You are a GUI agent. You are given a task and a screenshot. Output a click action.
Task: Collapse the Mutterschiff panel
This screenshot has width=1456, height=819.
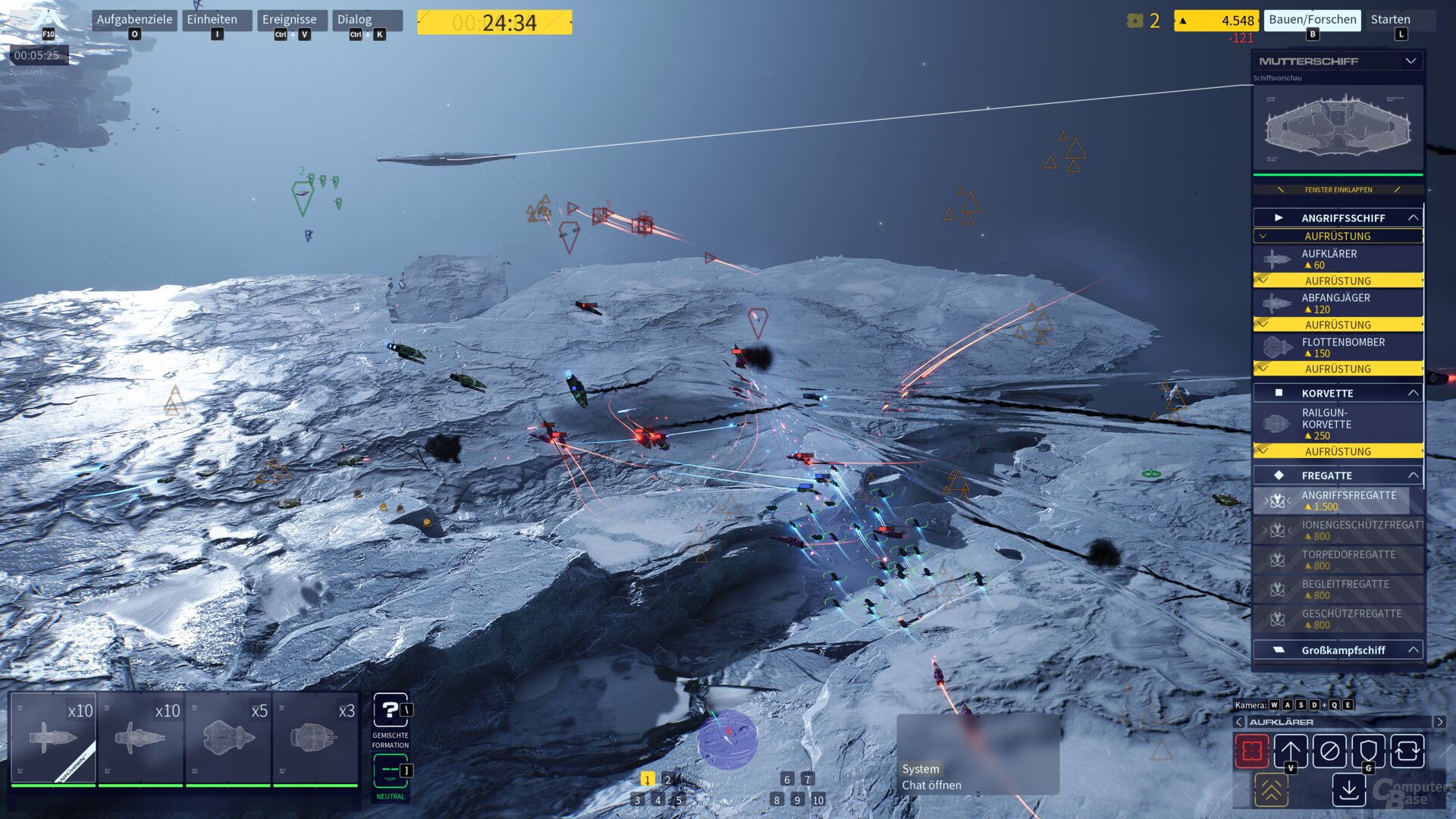click(1411, 61)
